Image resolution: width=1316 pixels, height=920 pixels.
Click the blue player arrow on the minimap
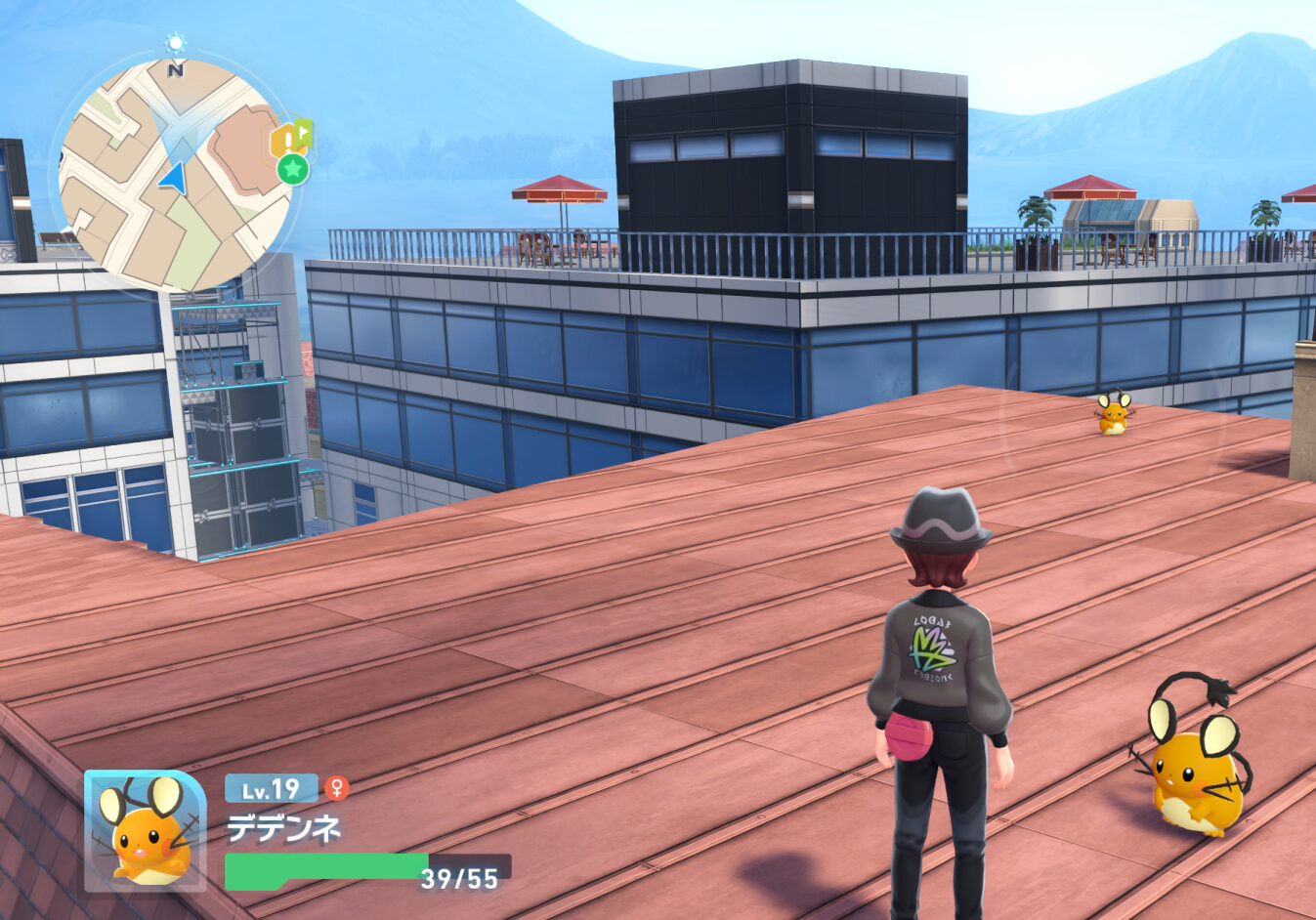click(172, 178)
